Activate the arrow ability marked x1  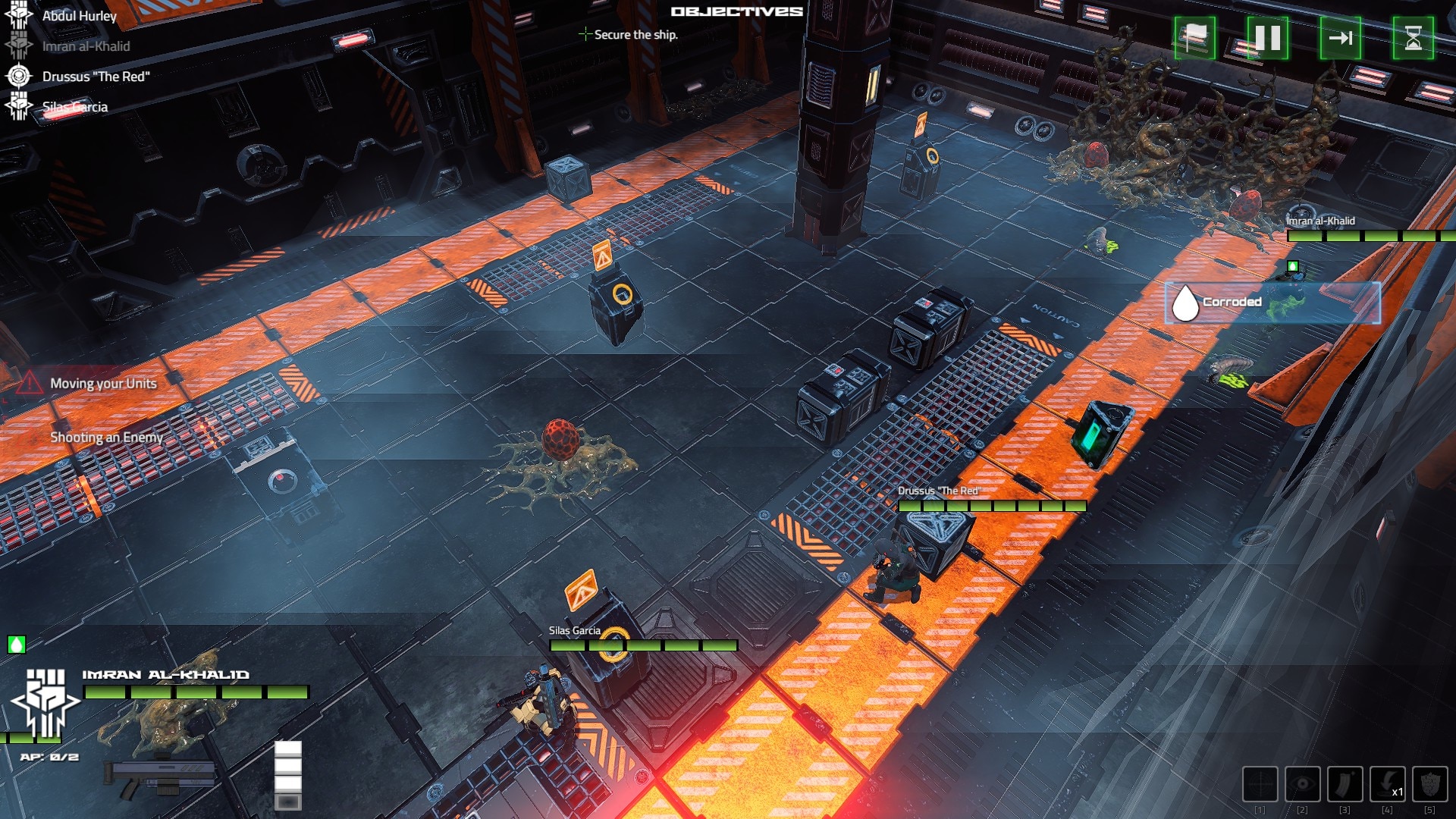[x=1387, y=783]
